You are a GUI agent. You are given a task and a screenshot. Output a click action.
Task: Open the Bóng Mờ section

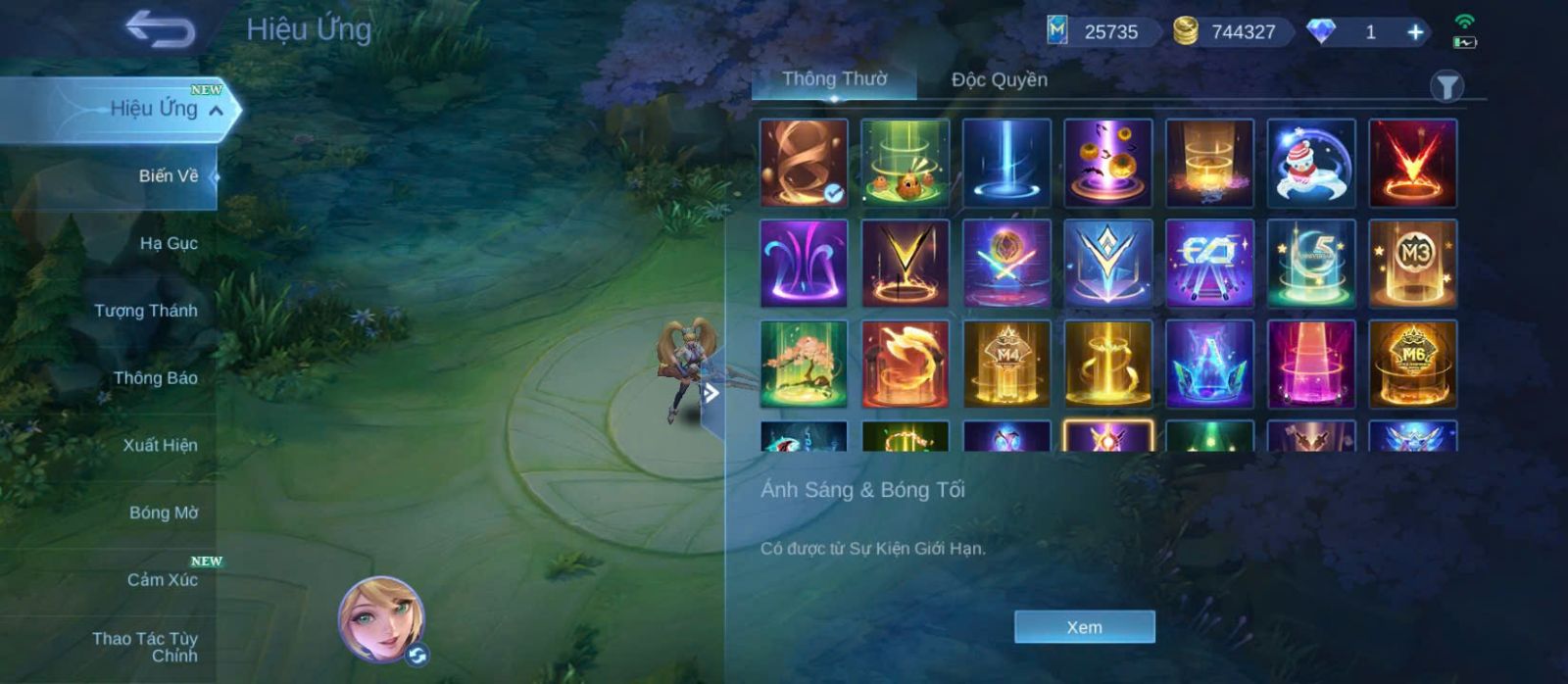pos(163,513)
